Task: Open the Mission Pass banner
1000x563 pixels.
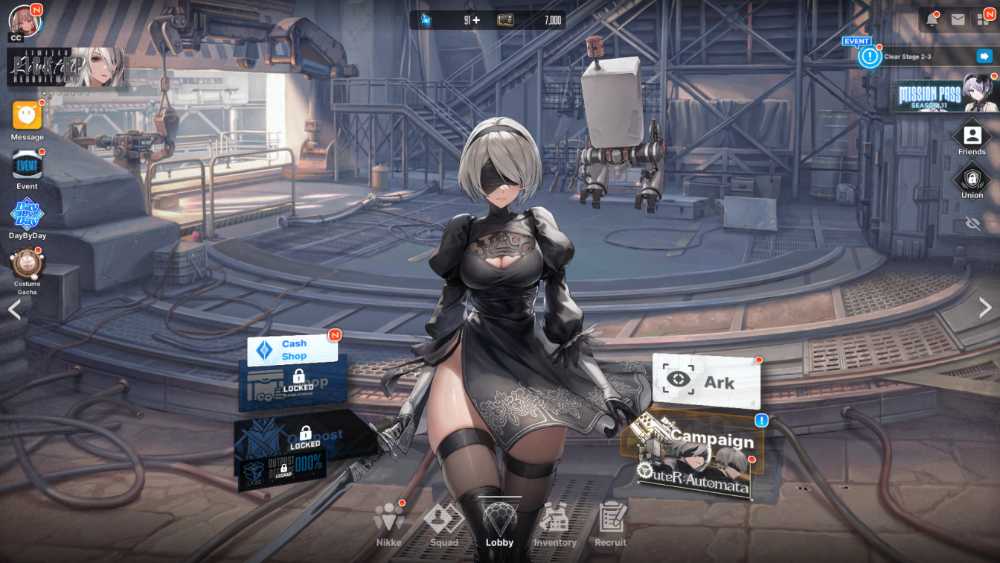Action: (x=945, y=94)
